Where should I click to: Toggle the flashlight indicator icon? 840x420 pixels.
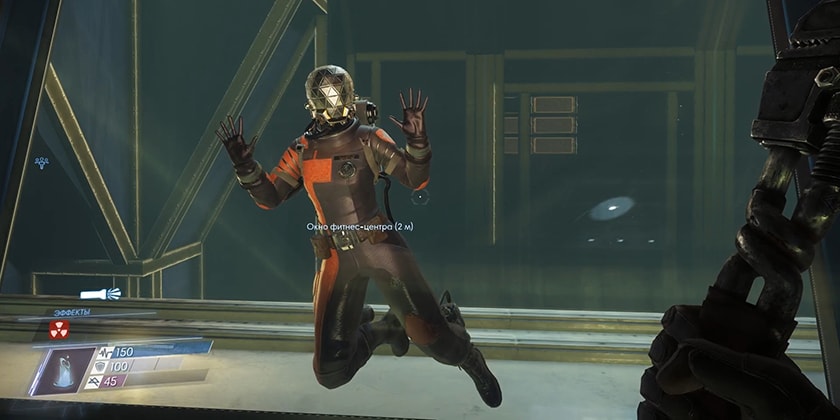(101, 293)
